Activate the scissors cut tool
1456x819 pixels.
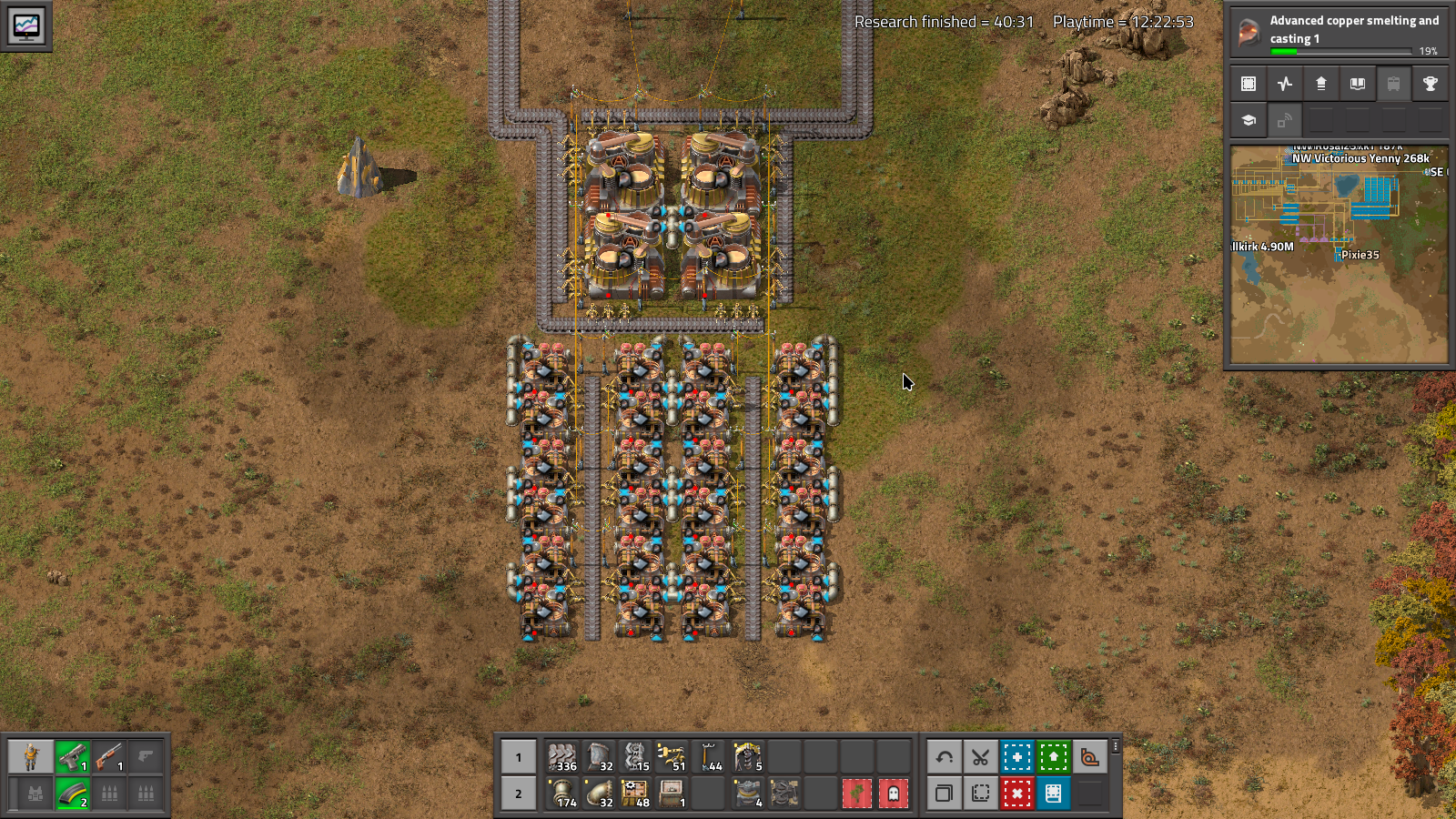980,756
